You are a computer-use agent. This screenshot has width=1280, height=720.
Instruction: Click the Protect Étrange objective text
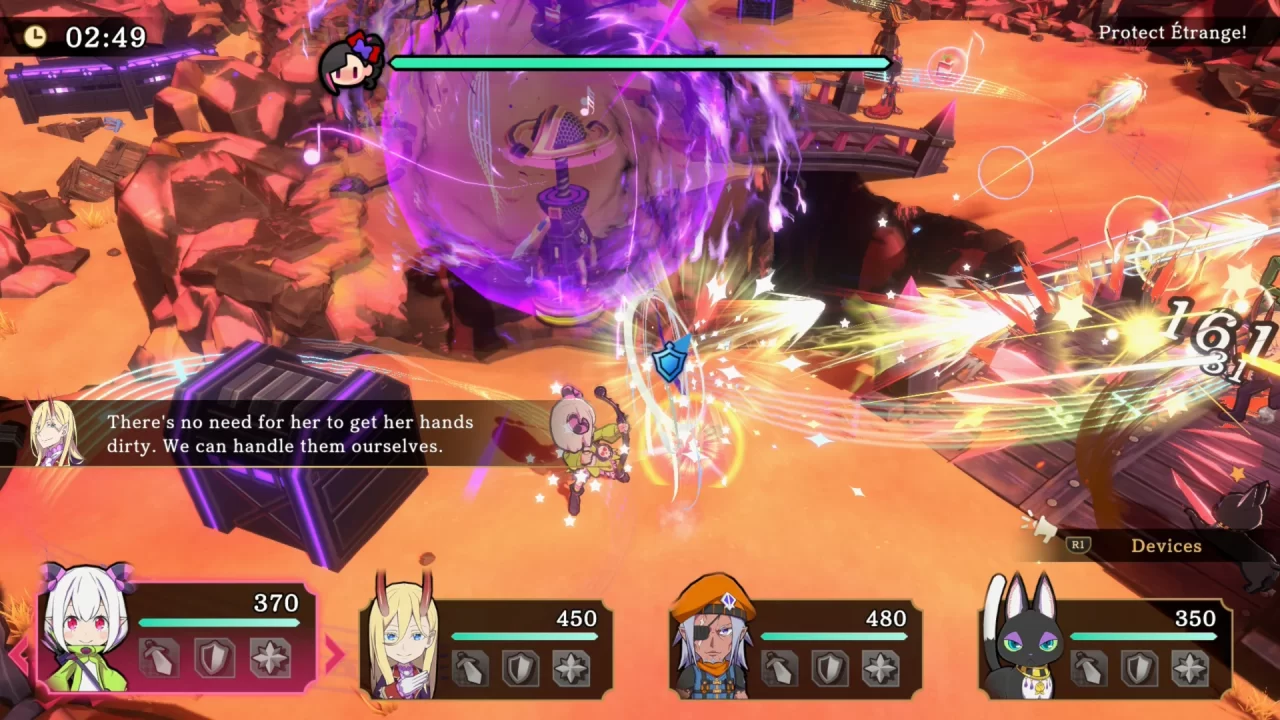[1172, 32]
